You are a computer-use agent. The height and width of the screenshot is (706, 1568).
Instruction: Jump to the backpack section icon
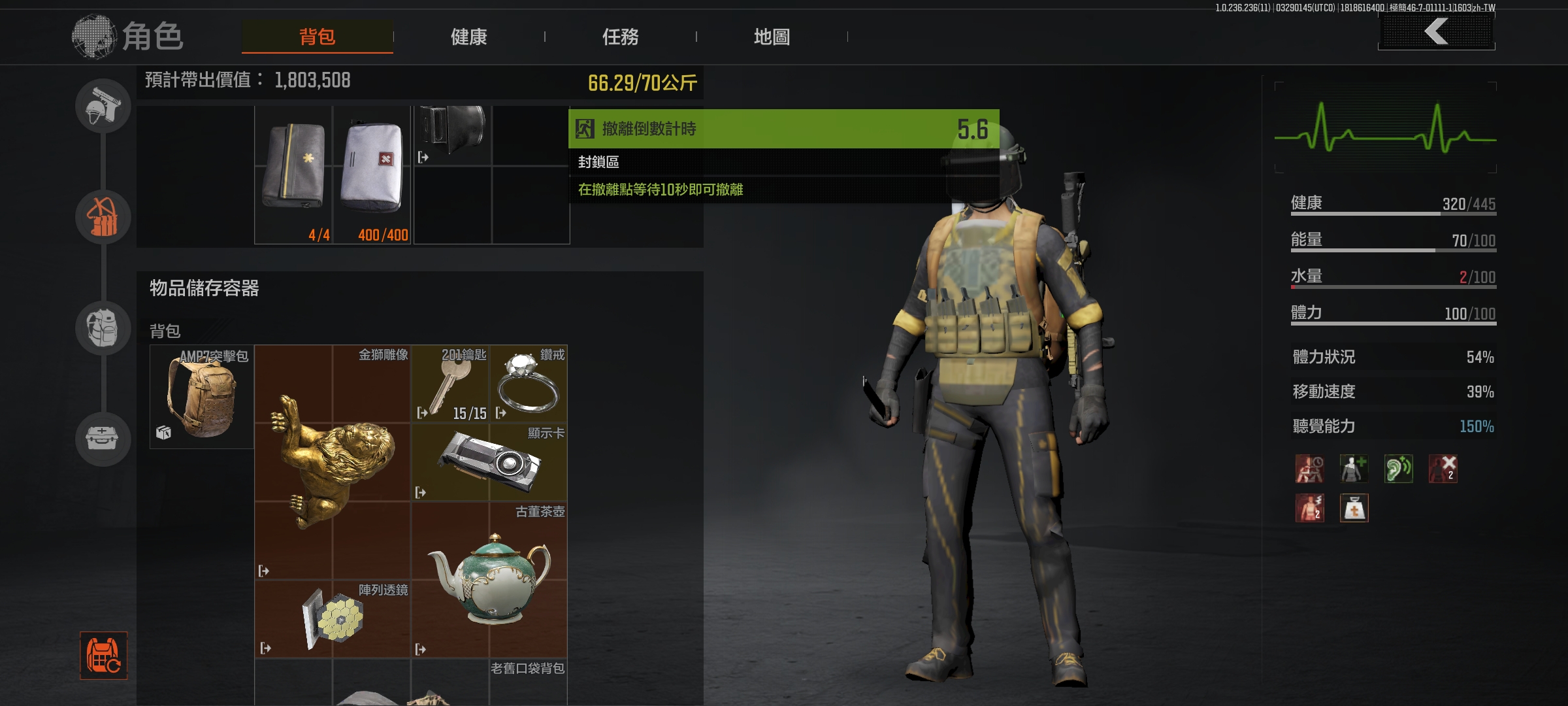coord(103,328)
